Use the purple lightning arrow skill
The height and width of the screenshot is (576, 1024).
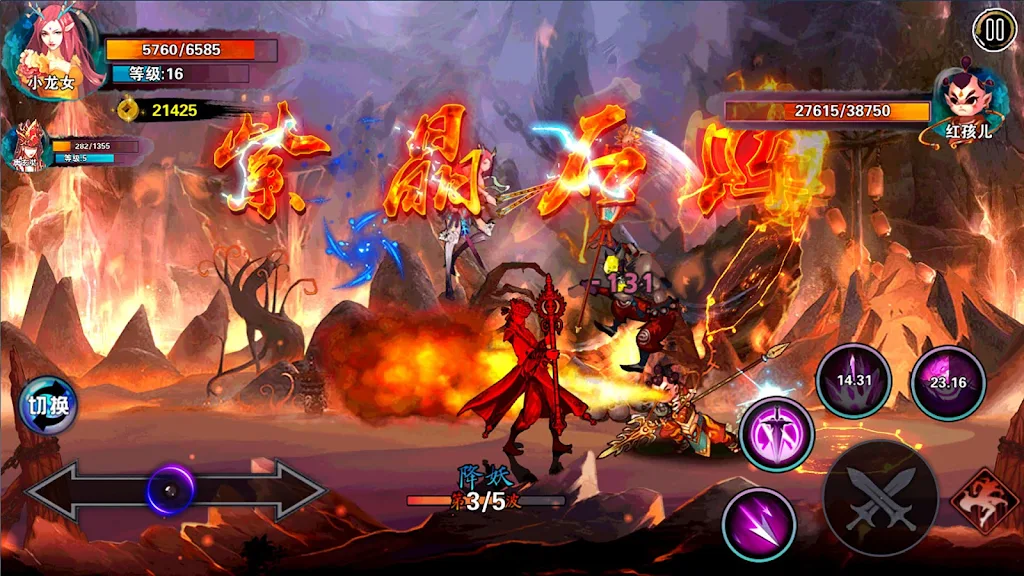point(759,524)
